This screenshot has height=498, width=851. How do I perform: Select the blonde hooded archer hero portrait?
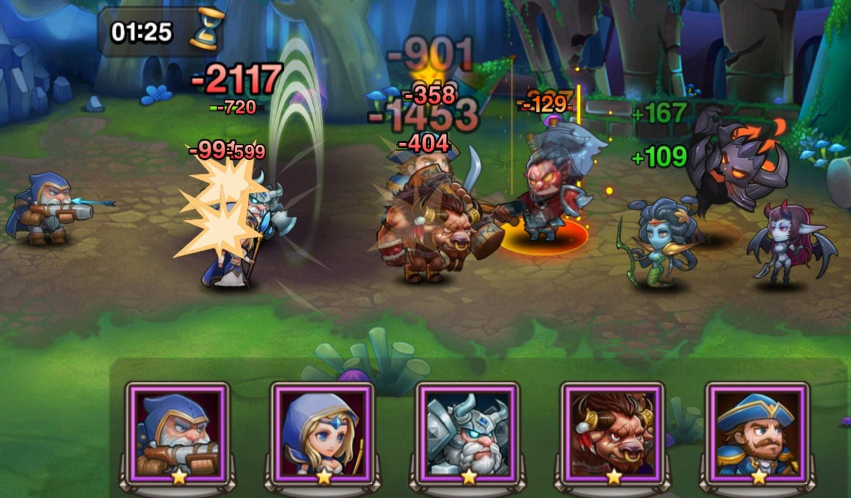point(322,431)
